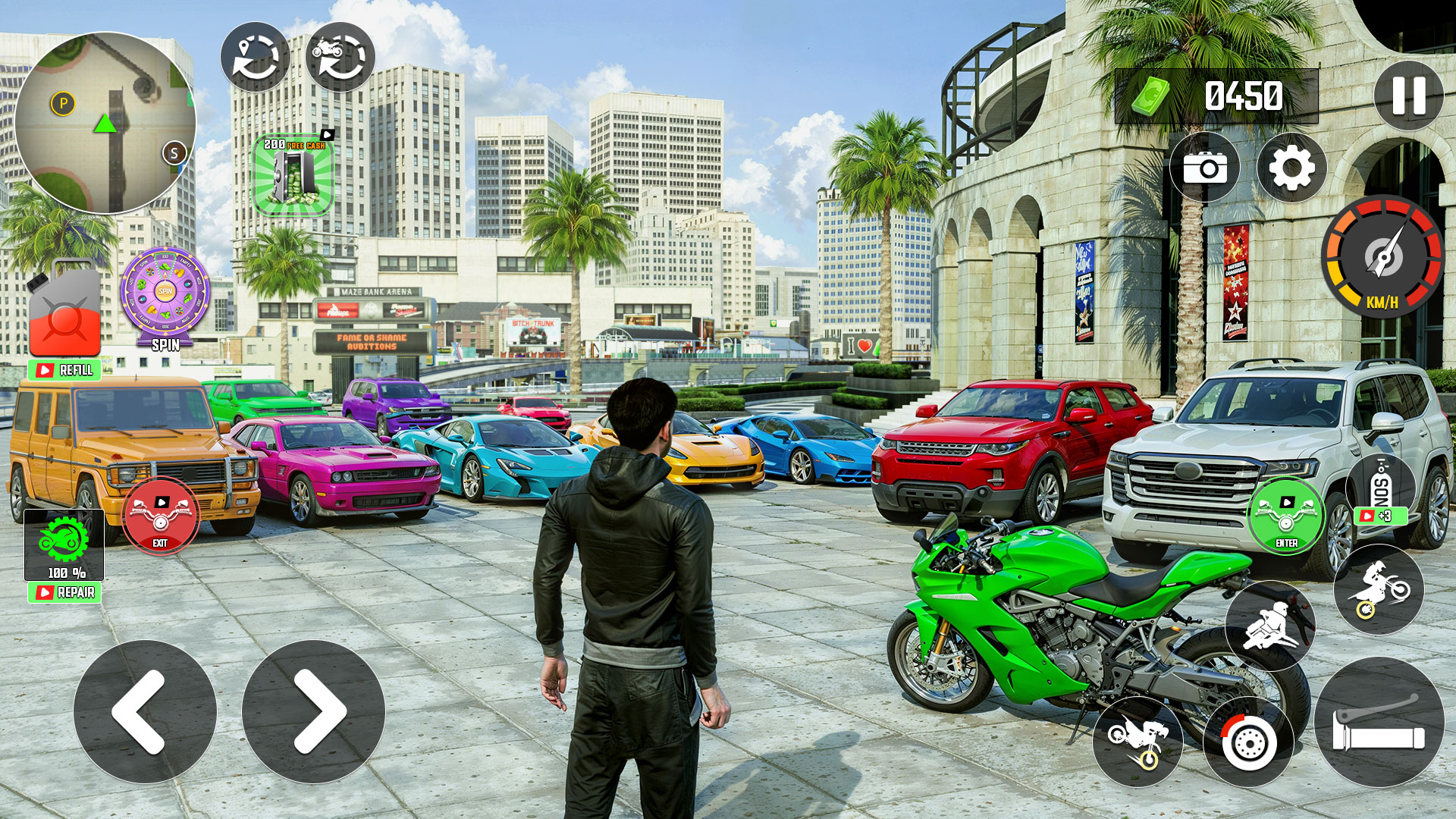Tap the motorcycle respawn arrow button

click(340, 58)
